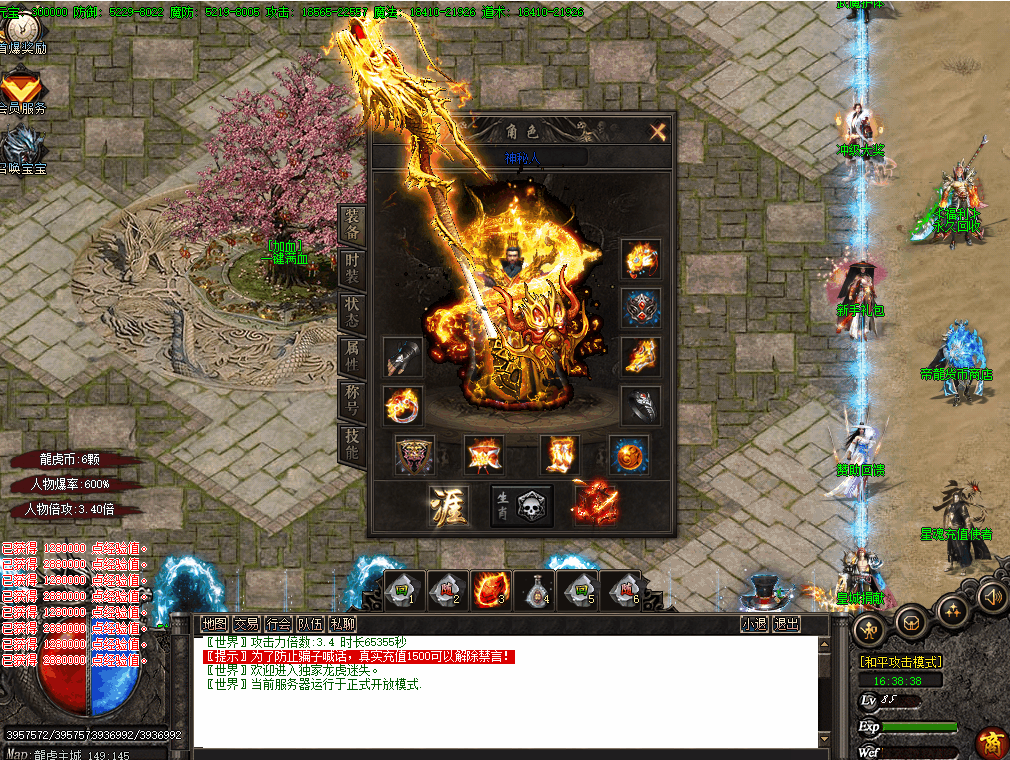Show the 称号 titles tab

tap(352, 396)
